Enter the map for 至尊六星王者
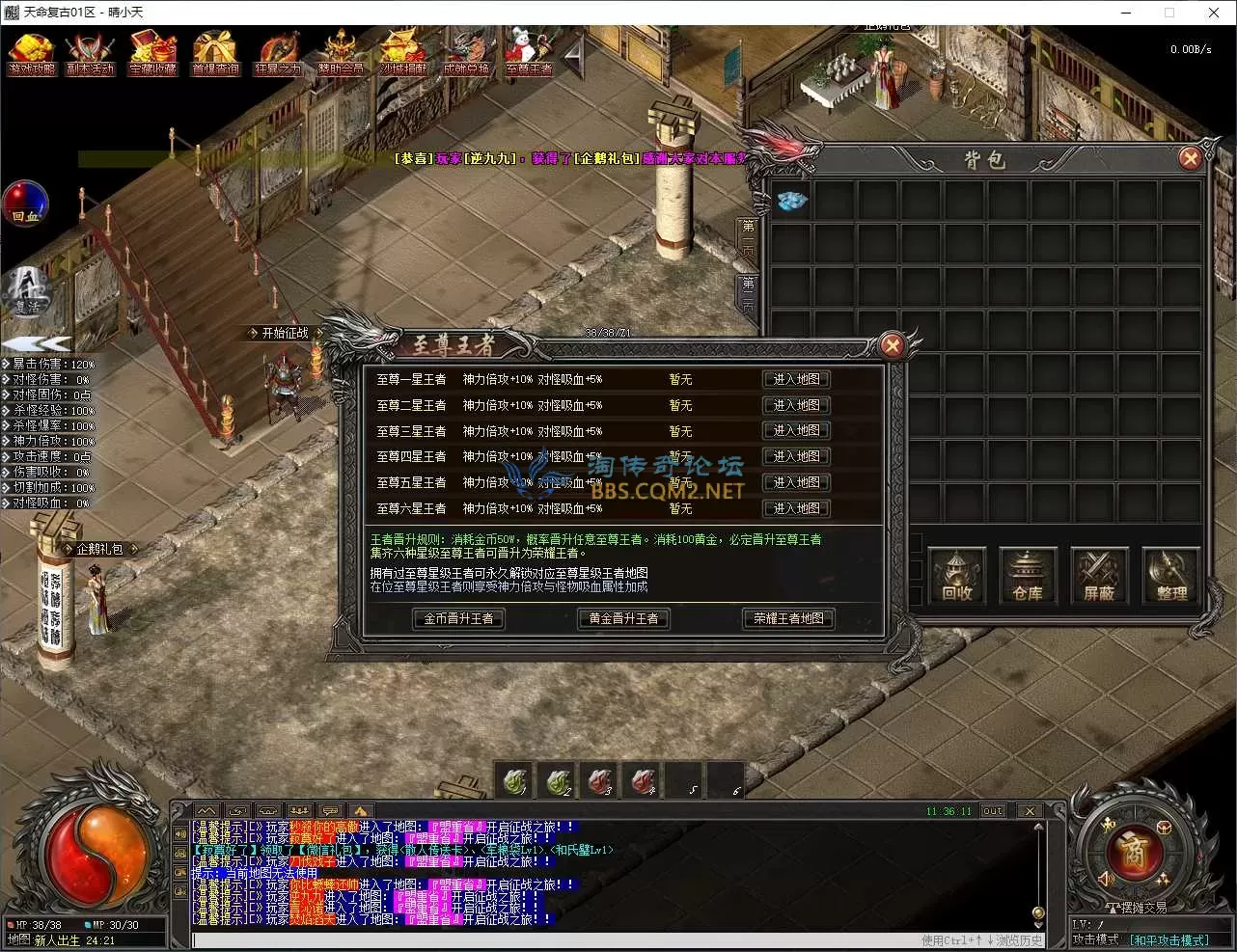Image resolution: width=1237 pixels, height=952 pixels. [x=796, y=508]
